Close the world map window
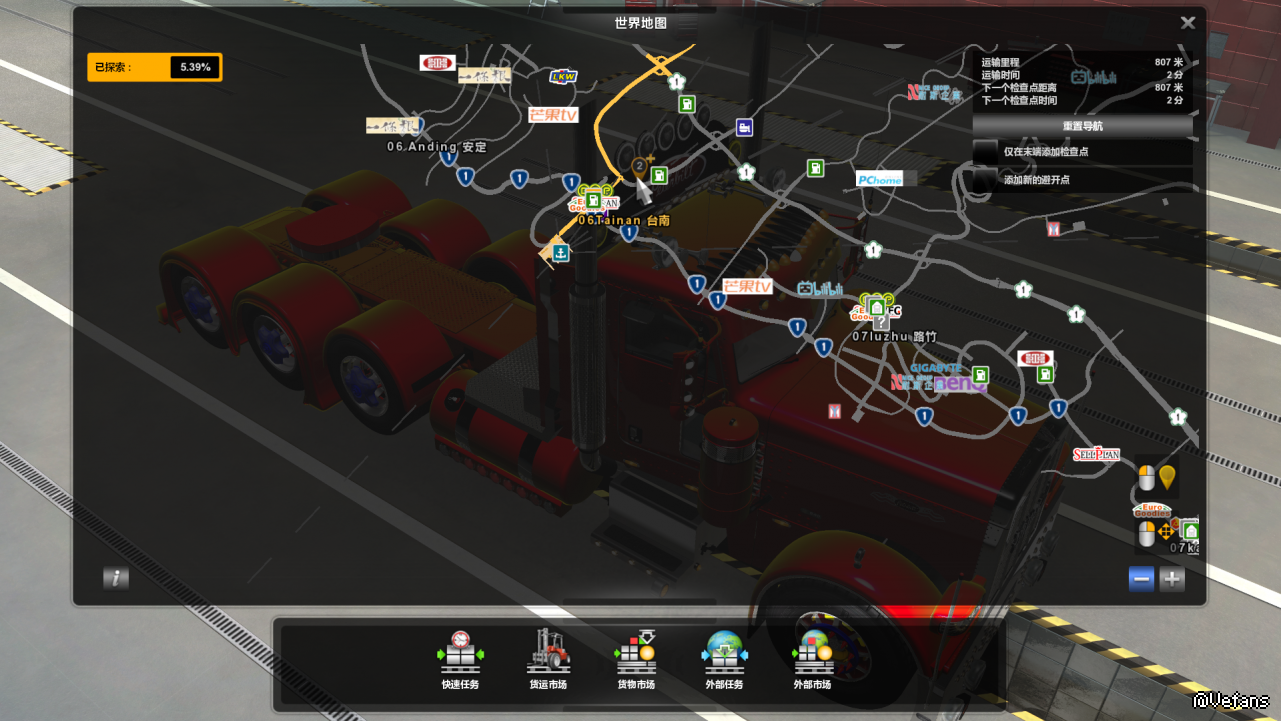This screenshot has height=721, width=1281. pyautogui.click(x=1187, y=23)
